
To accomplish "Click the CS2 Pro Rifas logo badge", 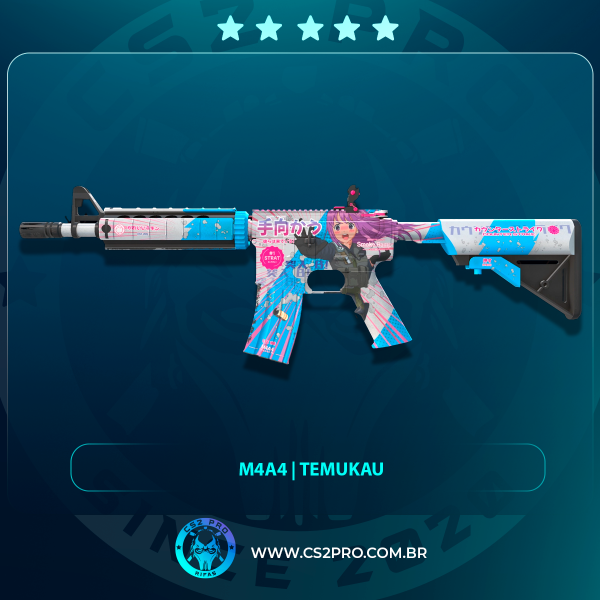I will tap(204, 552).
